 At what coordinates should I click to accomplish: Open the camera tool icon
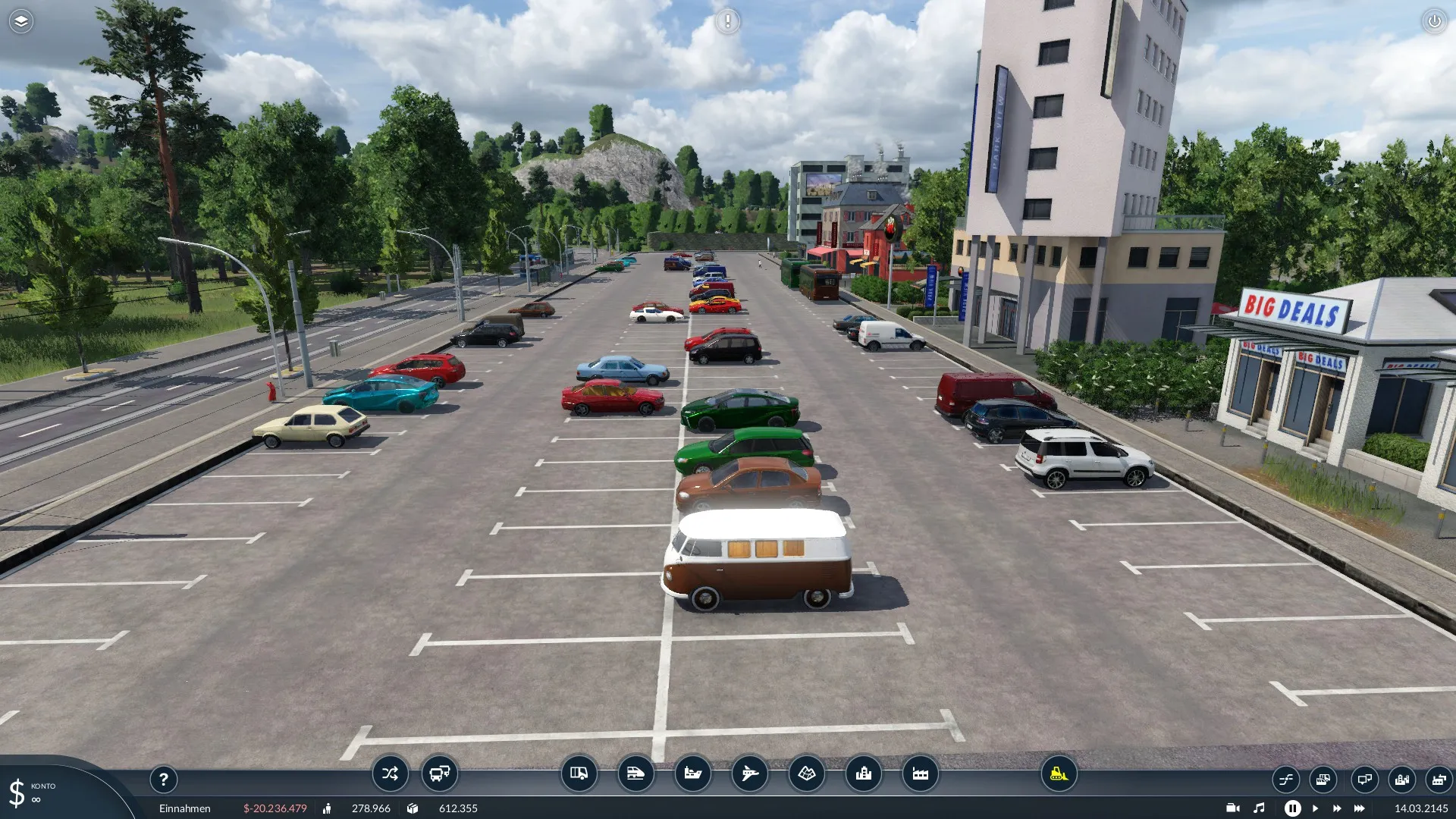point(1232,808)
